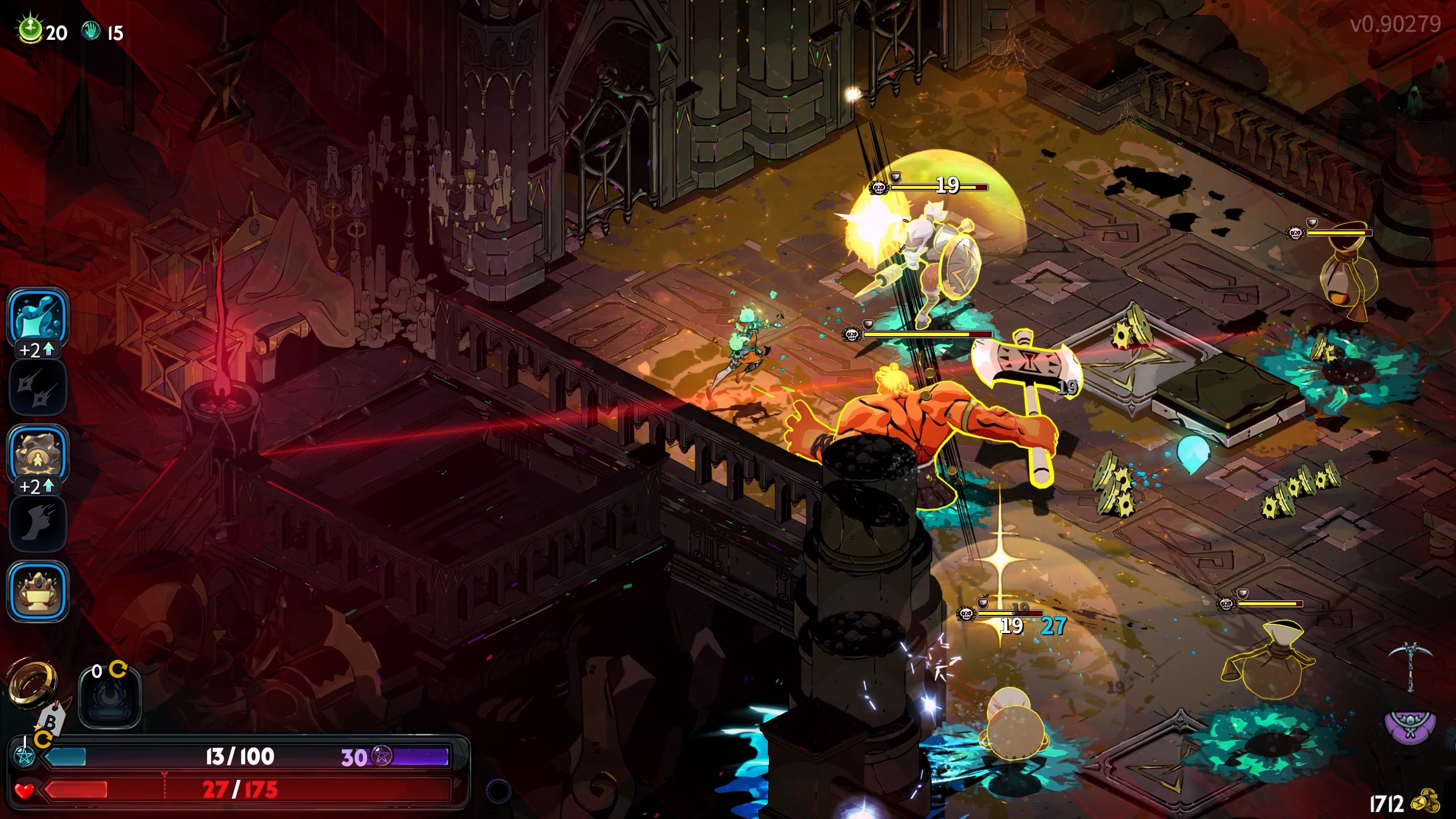
Task: Select the golden anvil boon icon
Action: [38, 591]
